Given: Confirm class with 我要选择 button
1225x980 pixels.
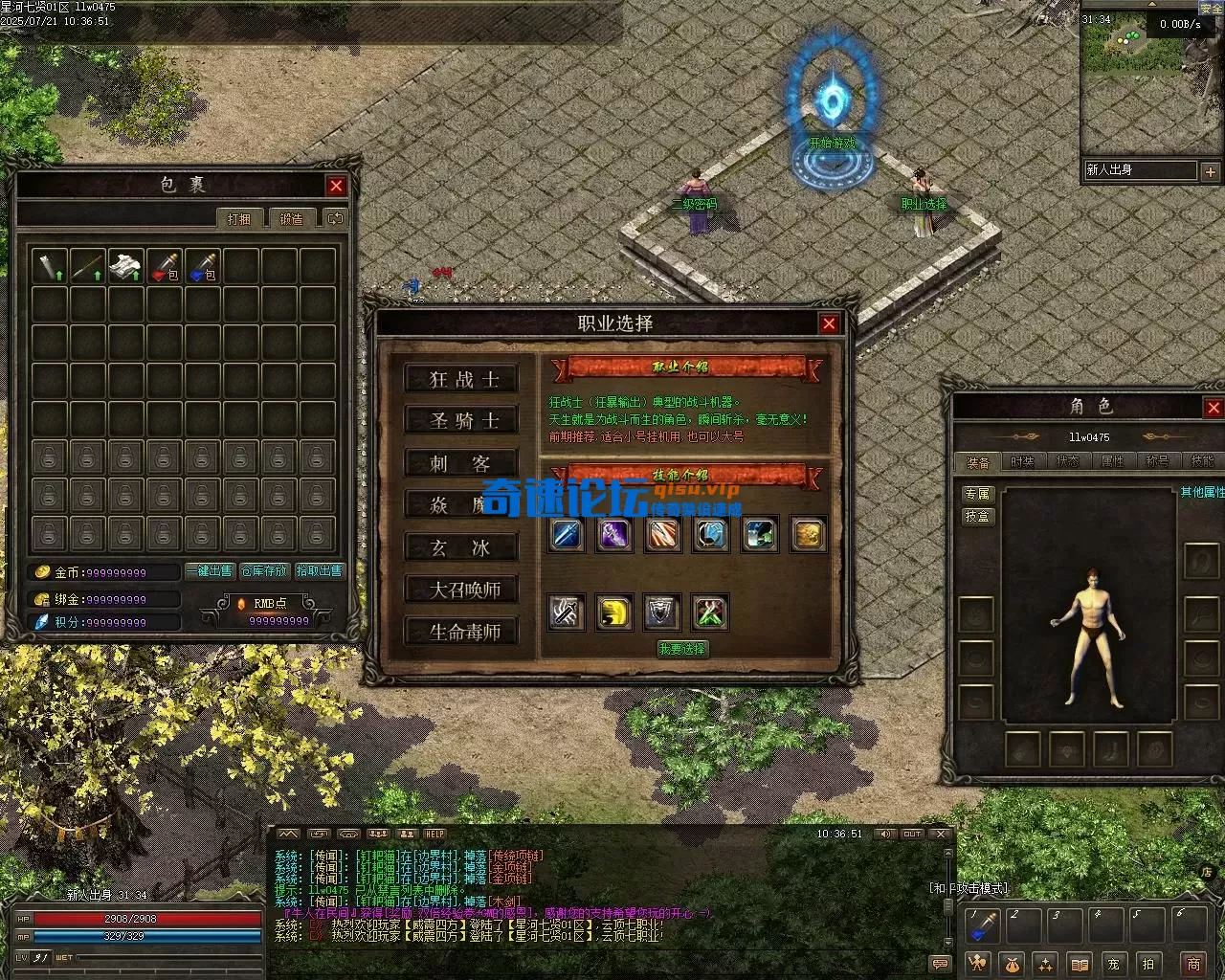Looking at the screenshot, I should tap(682, 649).
